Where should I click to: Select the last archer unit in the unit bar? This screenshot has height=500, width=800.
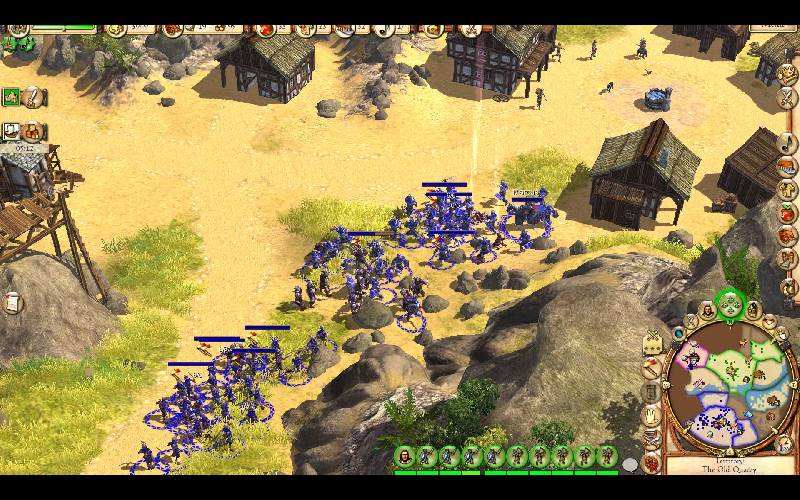[607, 457]
